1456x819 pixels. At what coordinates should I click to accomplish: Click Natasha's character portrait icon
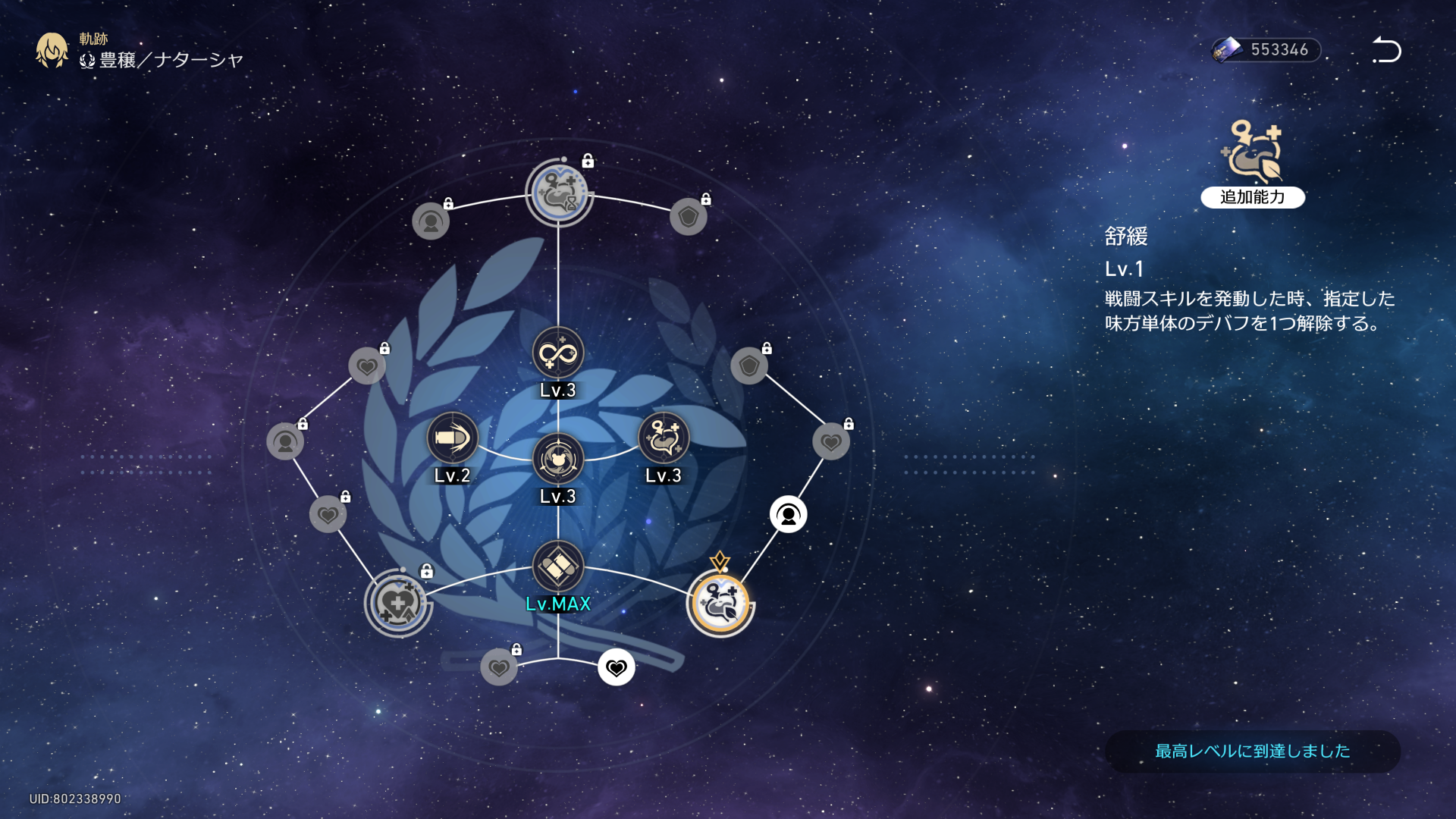tap(52, 50)
